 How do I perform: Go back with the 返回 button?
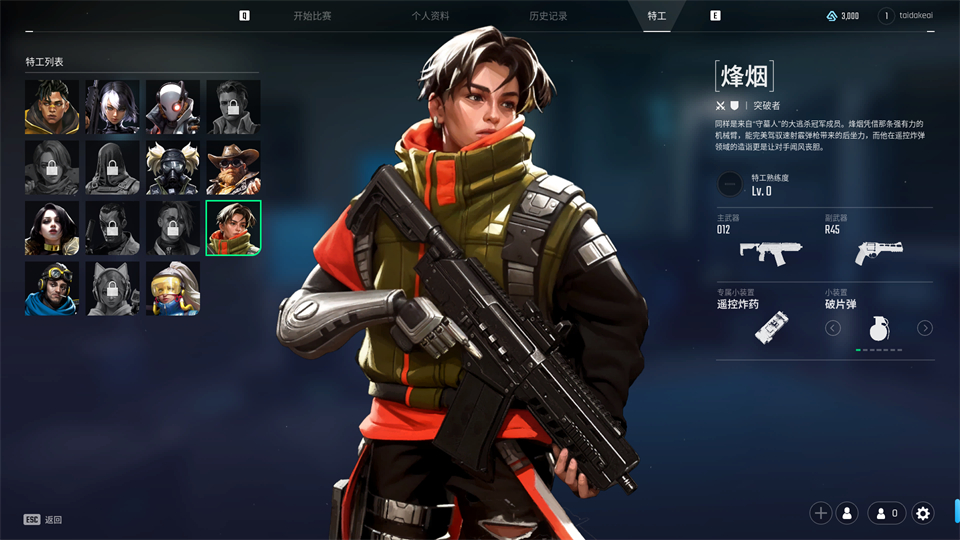tap(44, 520)
